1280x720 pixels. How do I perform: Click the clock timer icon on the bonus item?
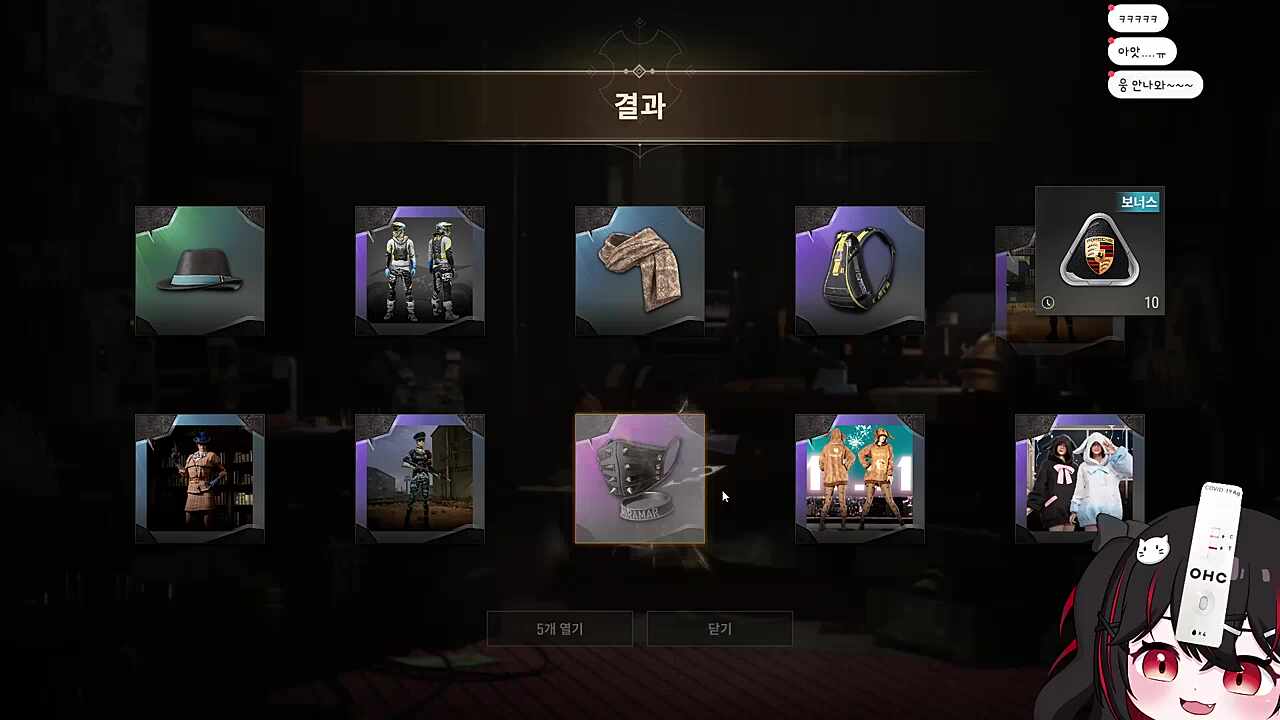[1048, 302]
